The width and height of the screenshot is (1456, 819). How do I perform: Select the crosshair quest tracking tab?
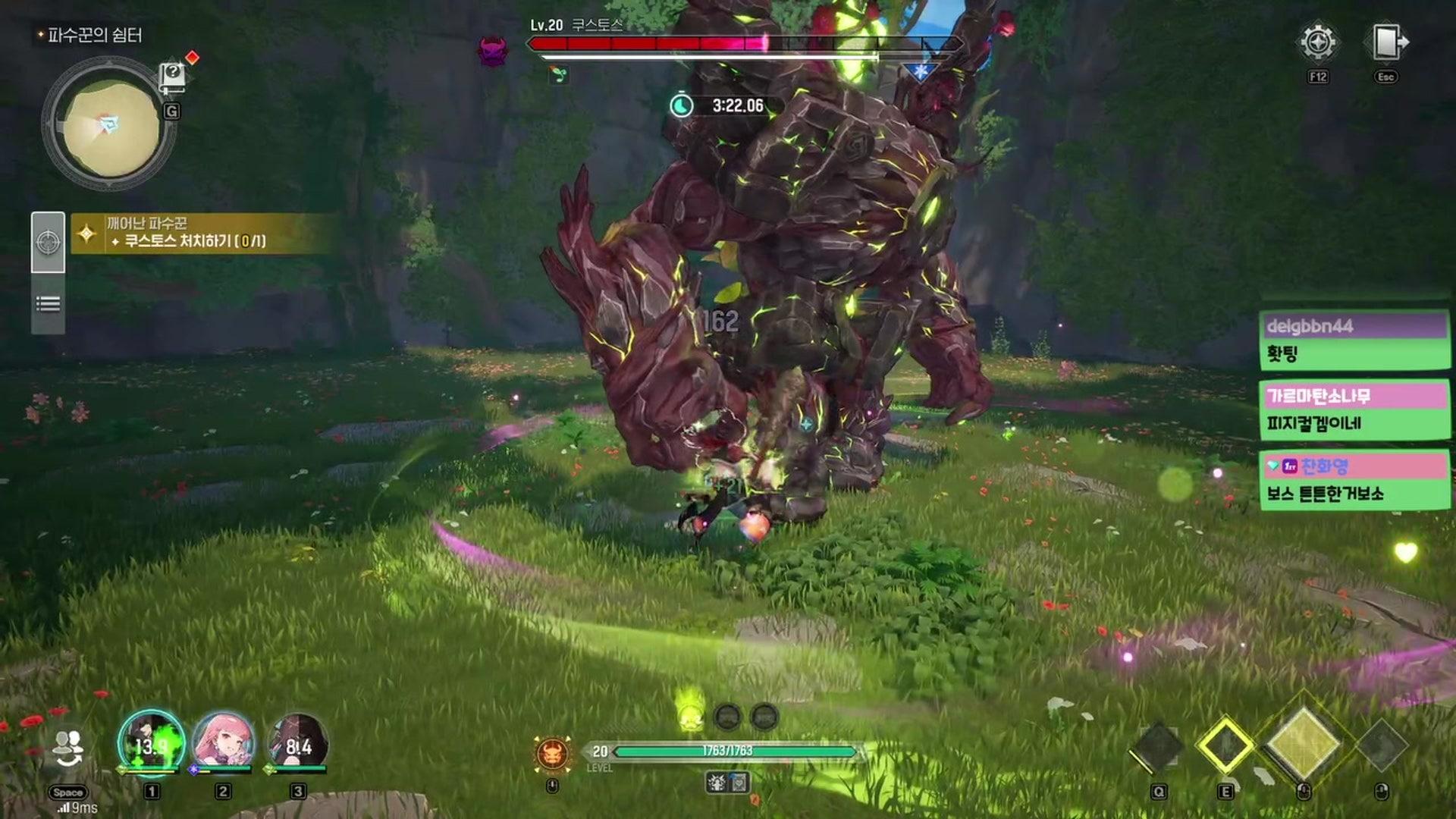coord(48,242)
